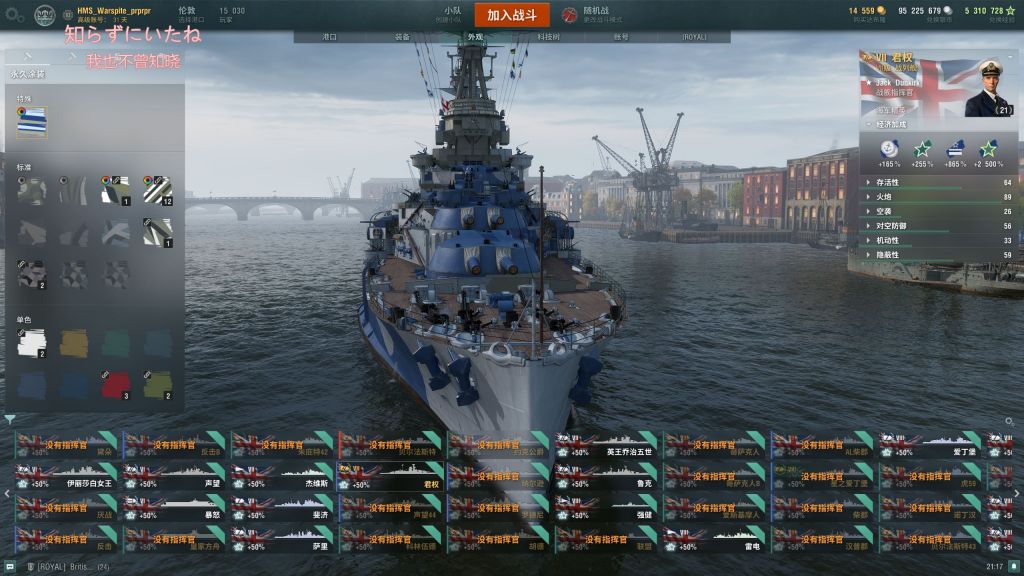The width and height of the screenshot is (1024, 576).
Task: Create a division with 小队 button
Action: click(452, 14)
